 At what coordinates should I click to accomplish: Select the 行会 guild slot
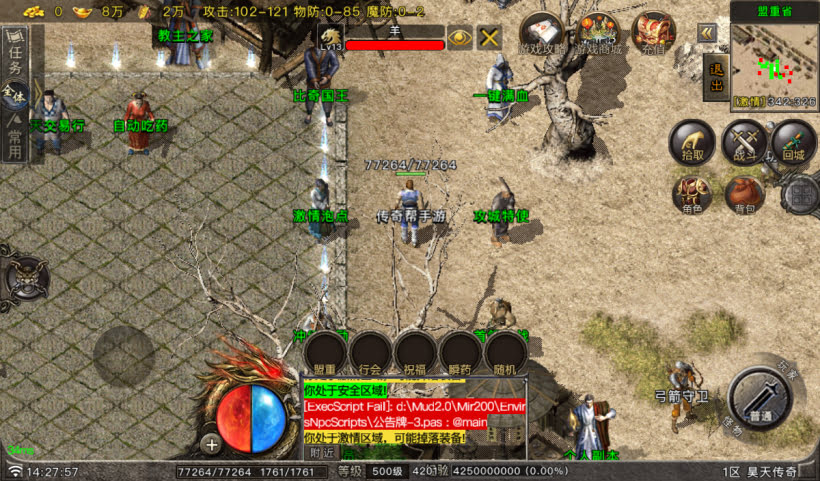coord(370,353)
